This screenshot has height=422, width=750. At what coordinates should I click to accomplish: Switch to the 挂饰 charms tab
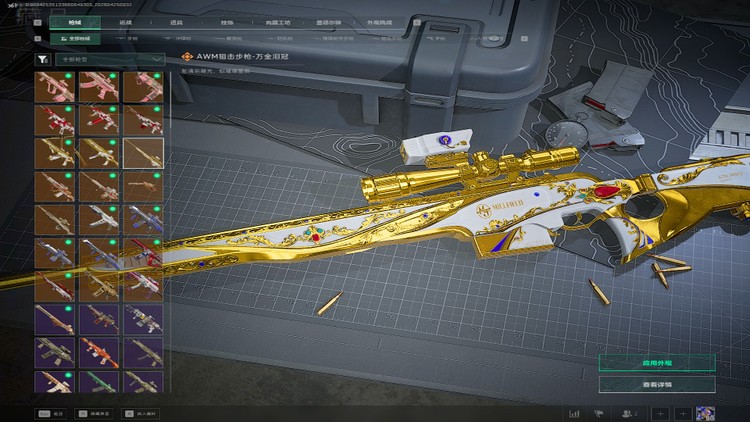228,20
